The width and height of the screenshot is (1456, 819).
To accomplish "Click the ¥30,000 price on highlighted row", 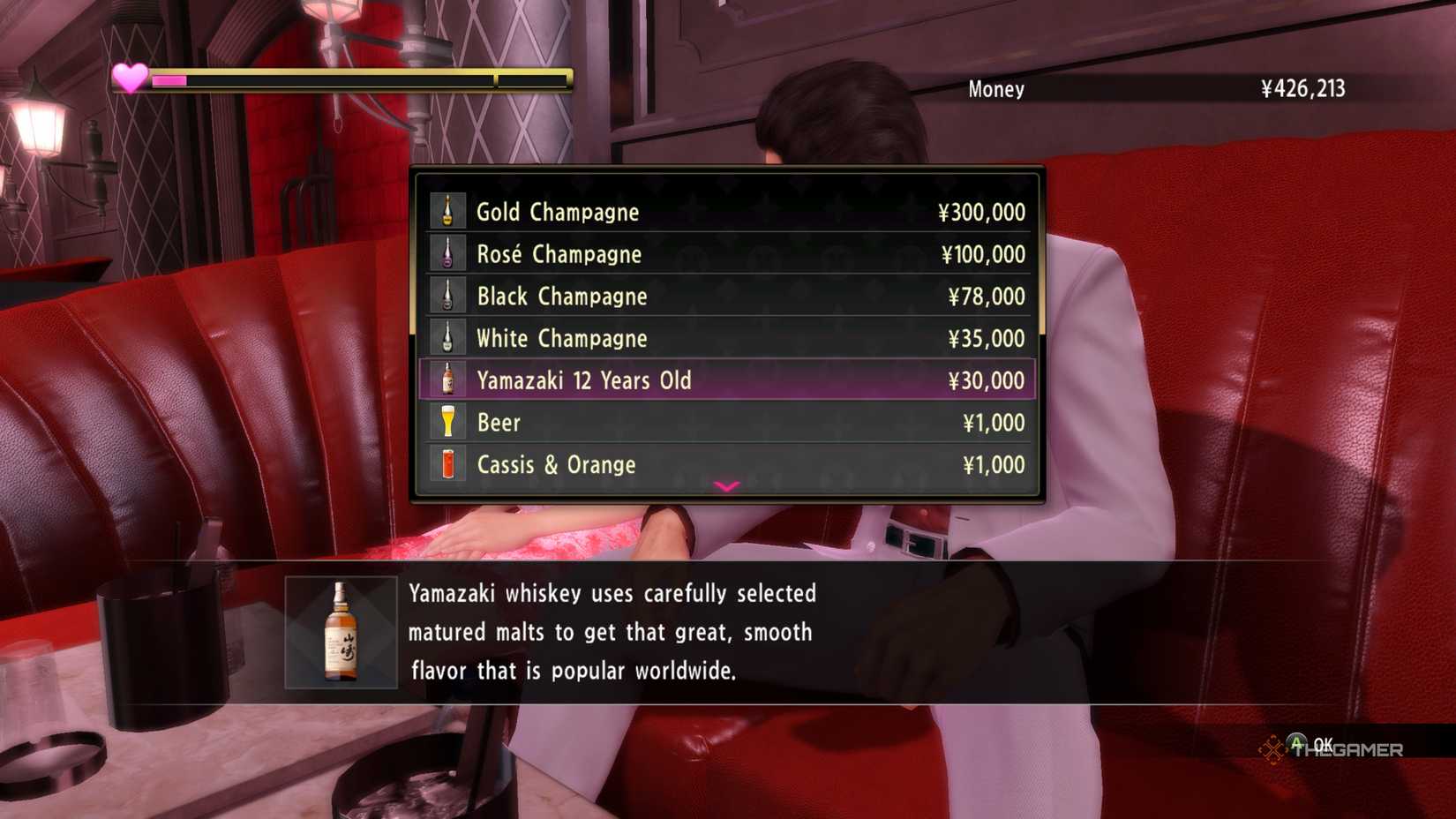I will click(987, 379).
